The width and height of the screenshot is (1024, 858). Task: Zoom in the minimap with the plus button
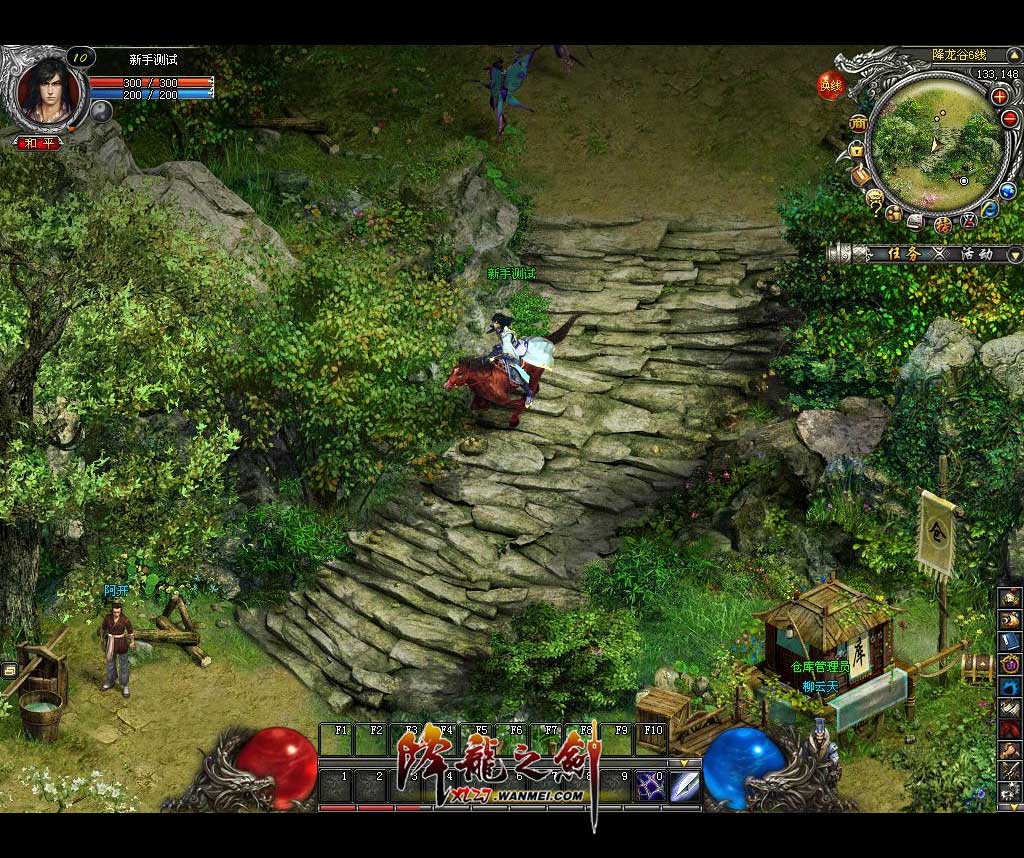click(999, 96)
